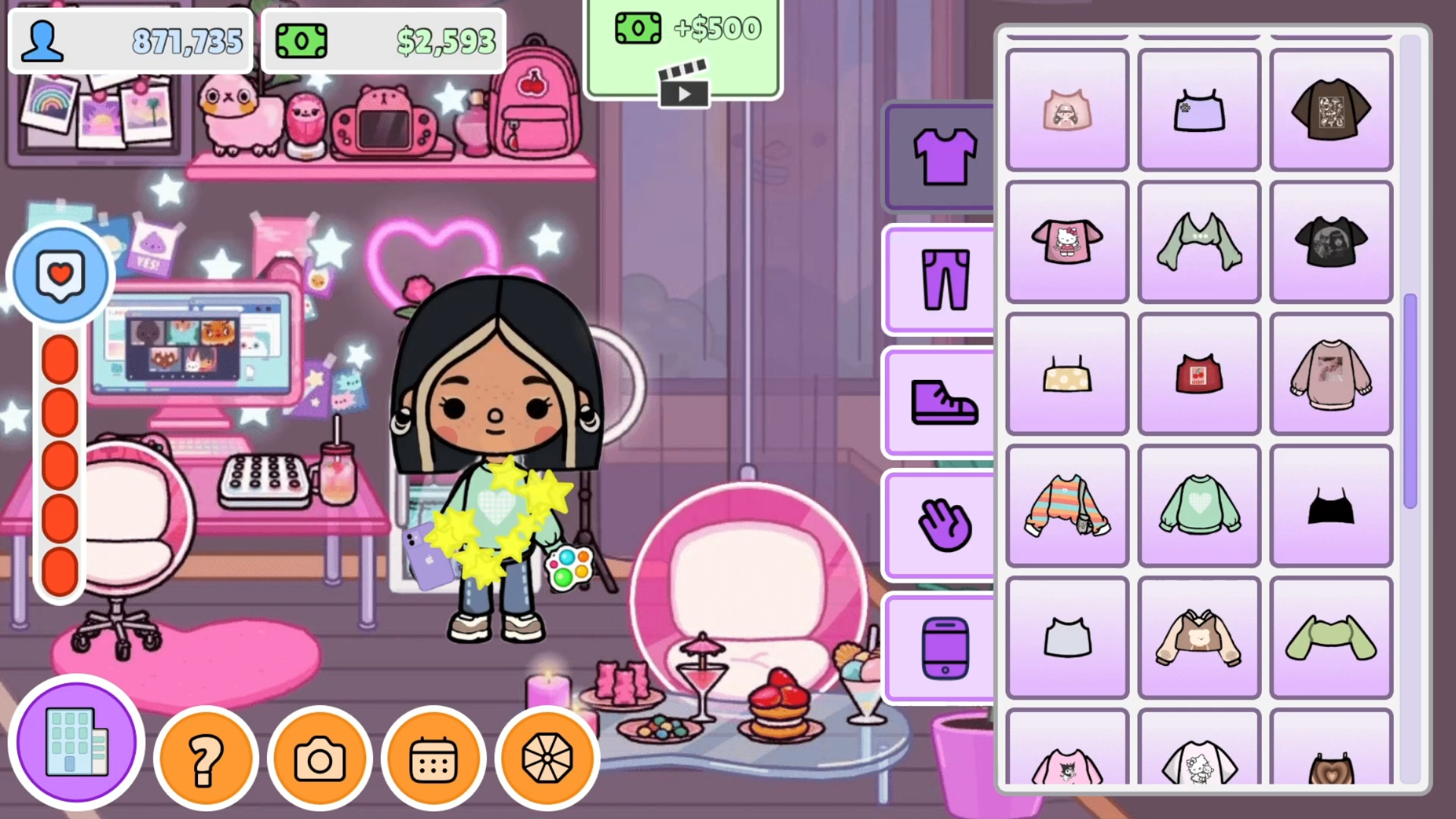Screen dimensions: 1456x819
Task: Open the question mark help button
Action: coord(206,758)
